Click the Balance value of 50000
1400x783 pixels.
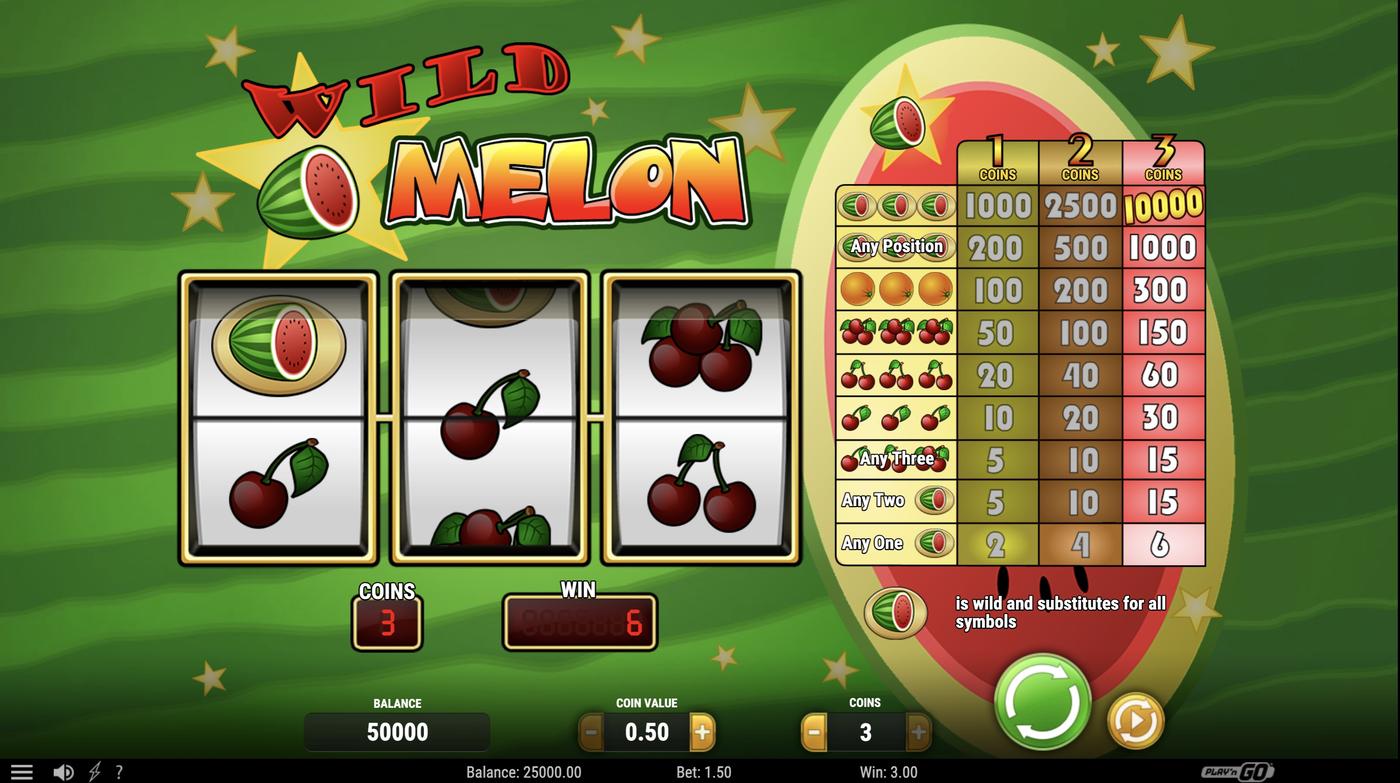tap(397, 731)
